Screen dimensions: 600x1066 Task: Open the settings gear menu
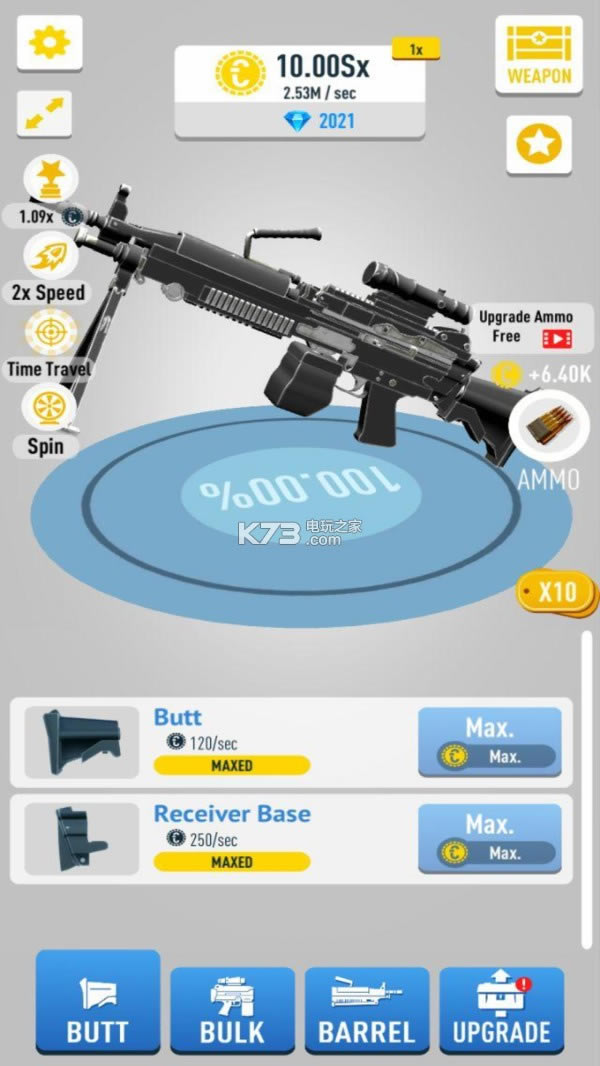click(49, 42)
